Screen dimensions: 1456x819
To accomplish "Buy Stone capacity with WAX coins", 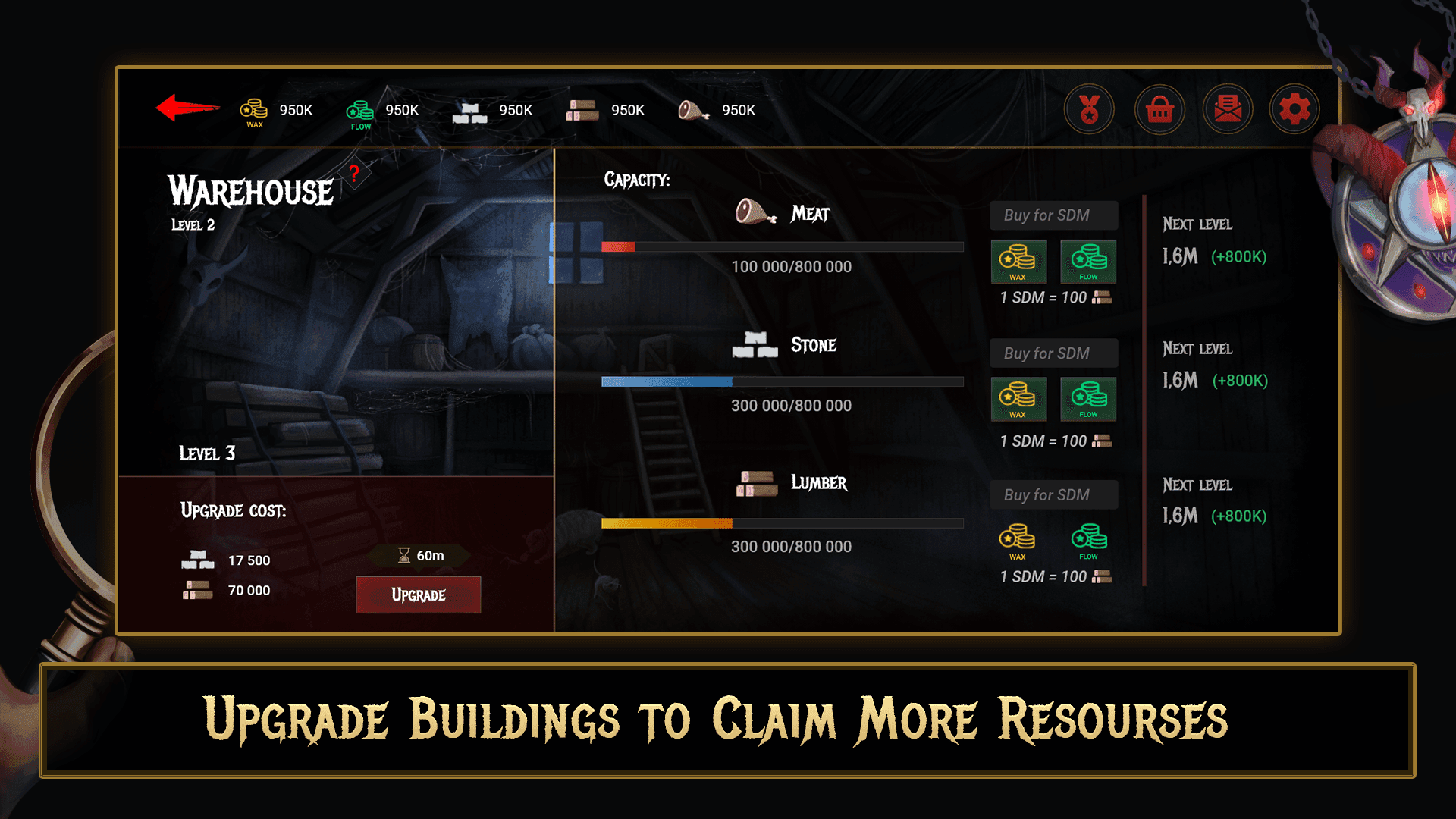I will pyautogui.click(x=1018, y=399).
